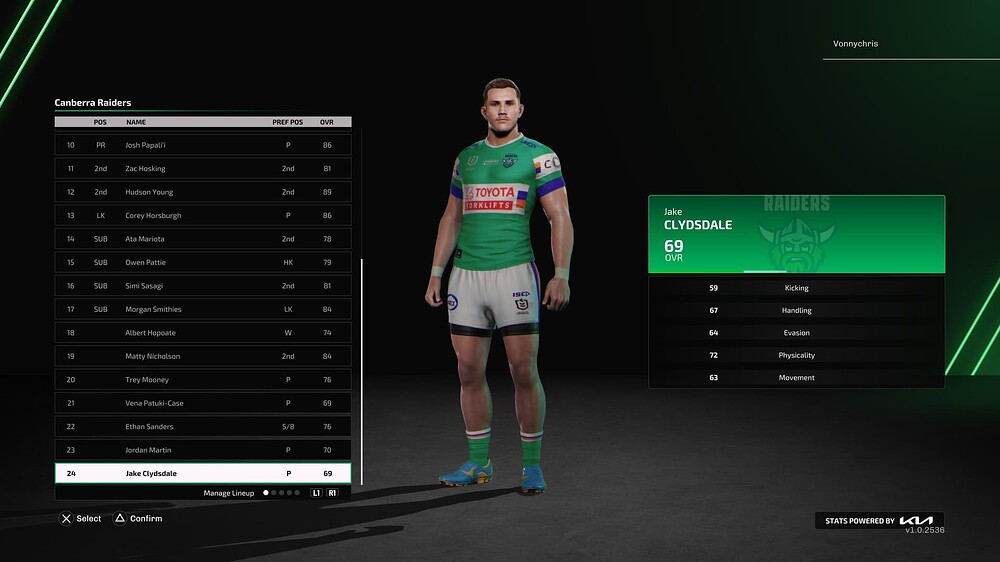The image size is (1000, 562).
Task: Sort roster by PREF POS header
Action: tap(287, 122)
